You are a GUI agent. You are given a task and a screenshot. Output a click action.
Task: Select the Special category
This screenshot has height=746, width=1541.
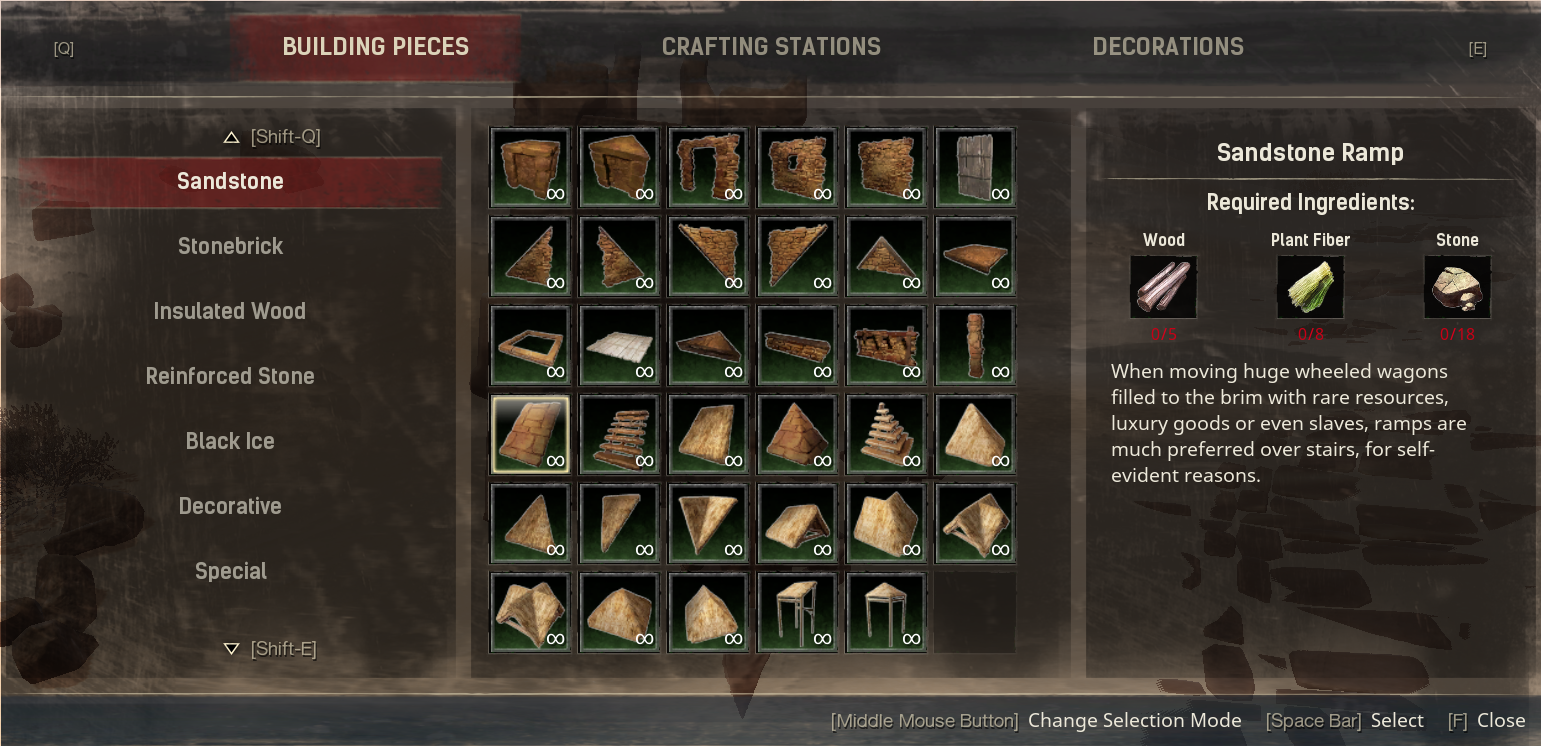[230, 571]
